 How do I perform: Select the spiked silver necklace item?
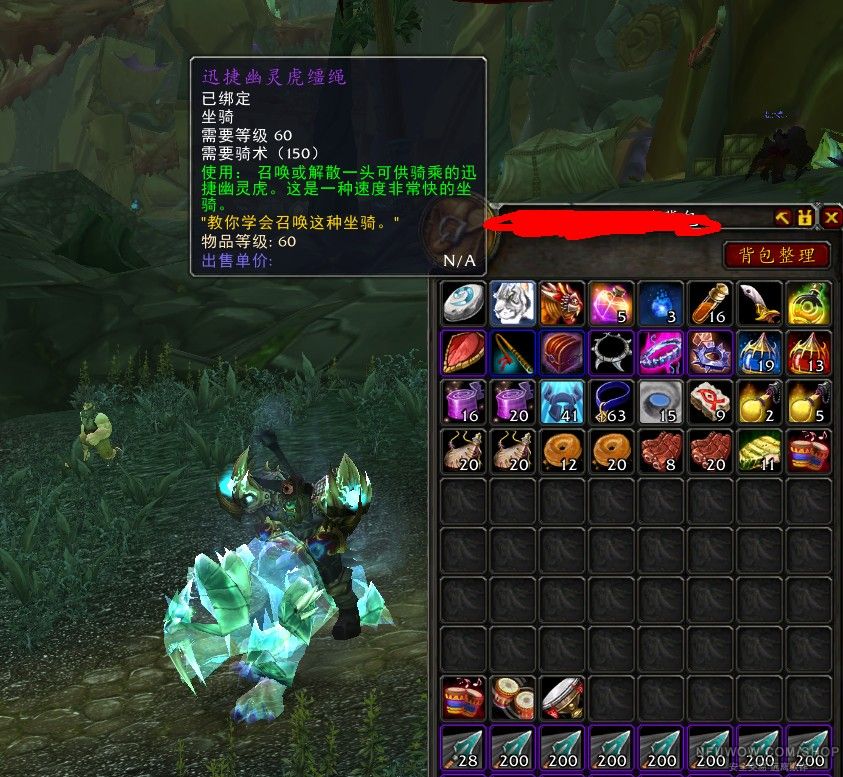click(x=612, y=353)
